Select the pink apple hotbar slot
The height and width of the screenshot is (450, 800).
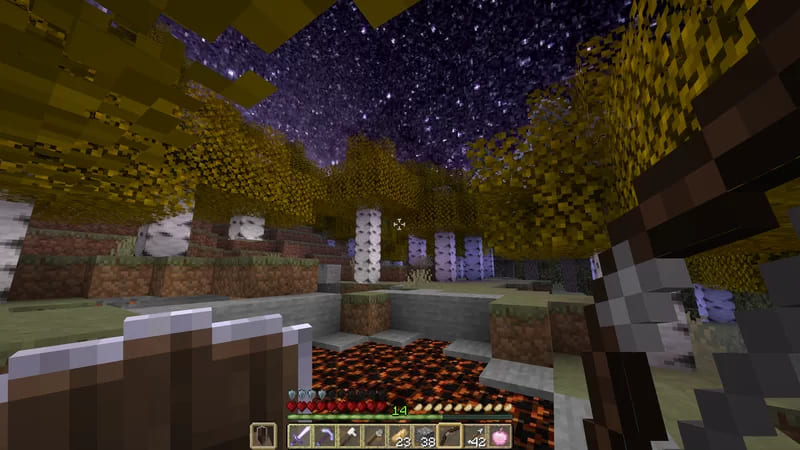(499, 435)
